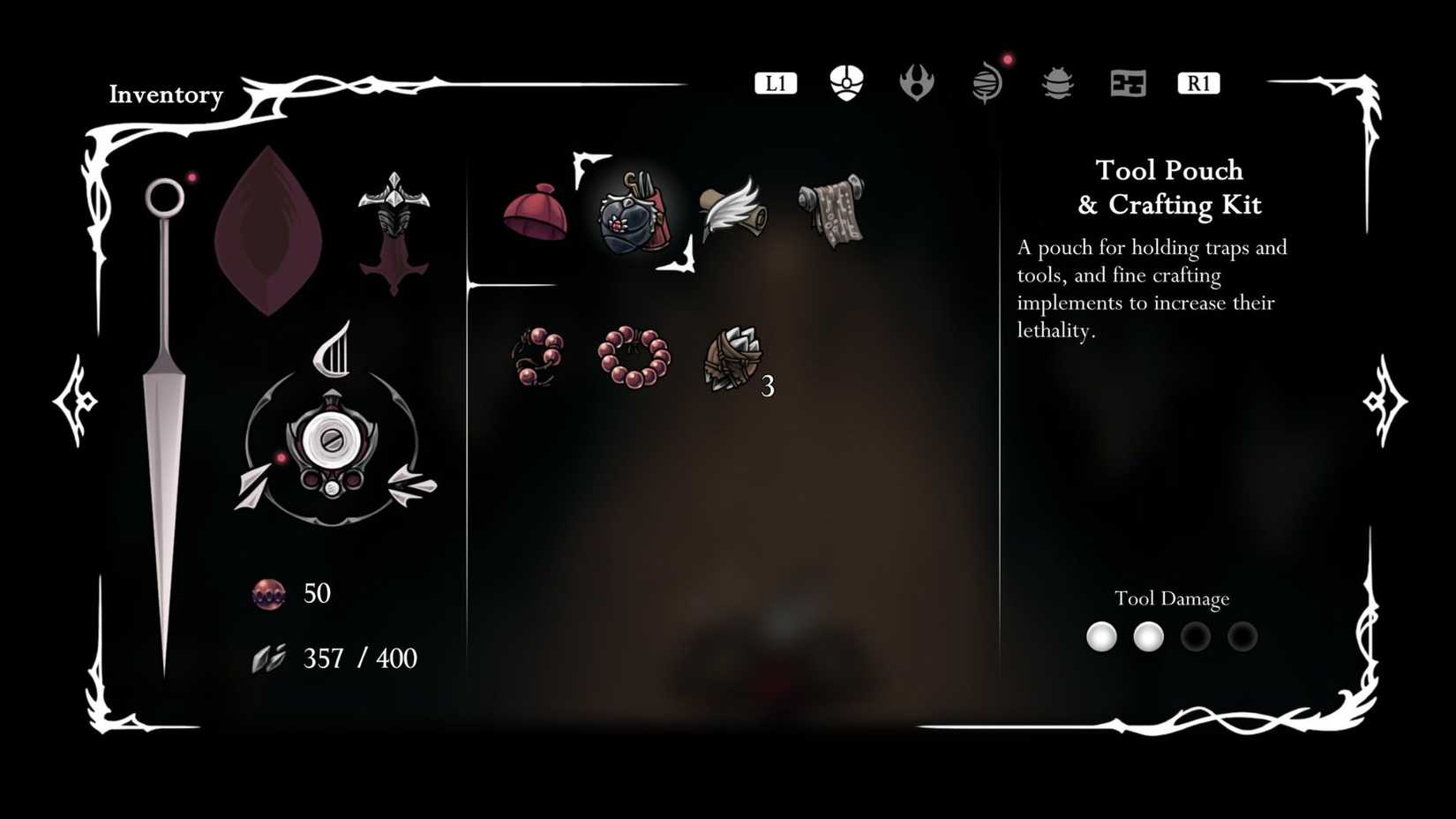The width and height of the screenshot is (1456, 819).
Task: Click the second Tool Damage pip
Action: 1148,636
